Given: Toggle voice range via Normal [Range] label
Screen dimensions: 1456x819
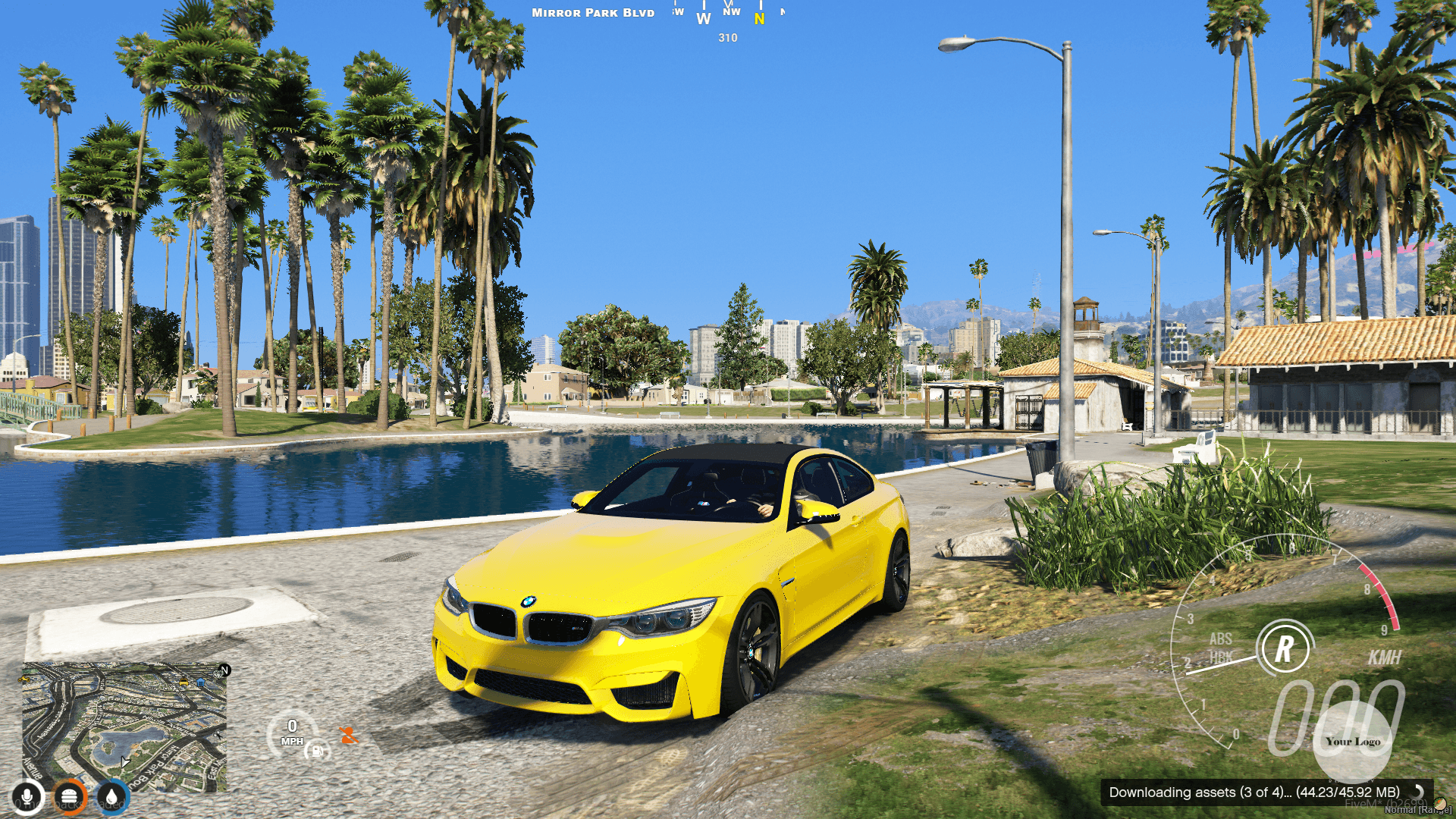Looking at the screenshot, I should tap(1420, 809).
